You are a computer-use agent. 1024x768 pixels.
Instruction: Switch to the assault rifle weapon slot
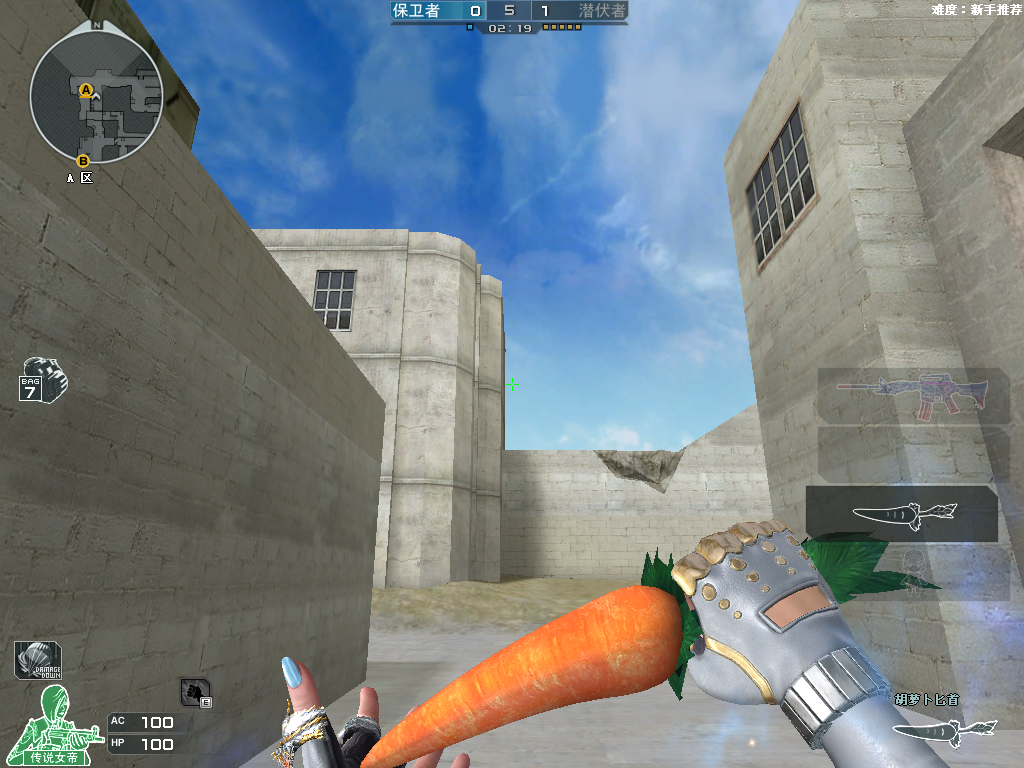point(912,396)
